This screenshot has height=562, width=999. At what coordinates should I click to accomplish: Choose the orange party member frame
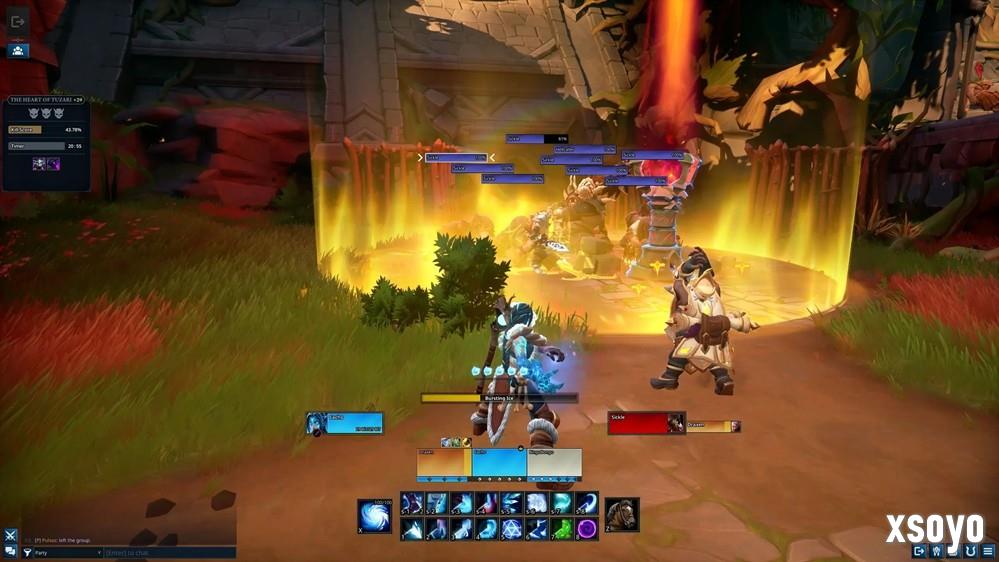click(443, 463)
